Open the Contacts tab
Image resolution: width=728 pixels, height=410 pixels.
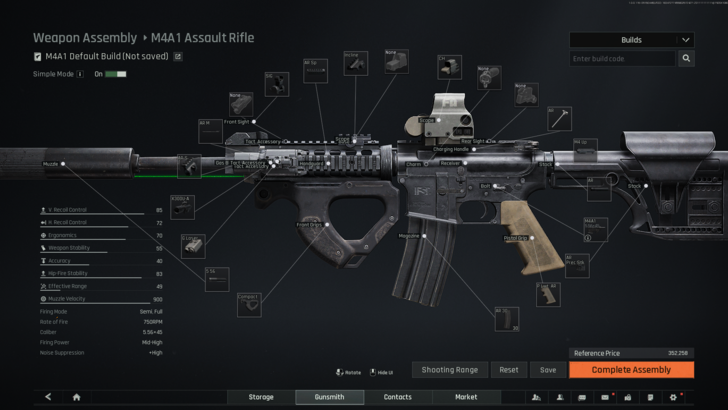click(398, 397)
